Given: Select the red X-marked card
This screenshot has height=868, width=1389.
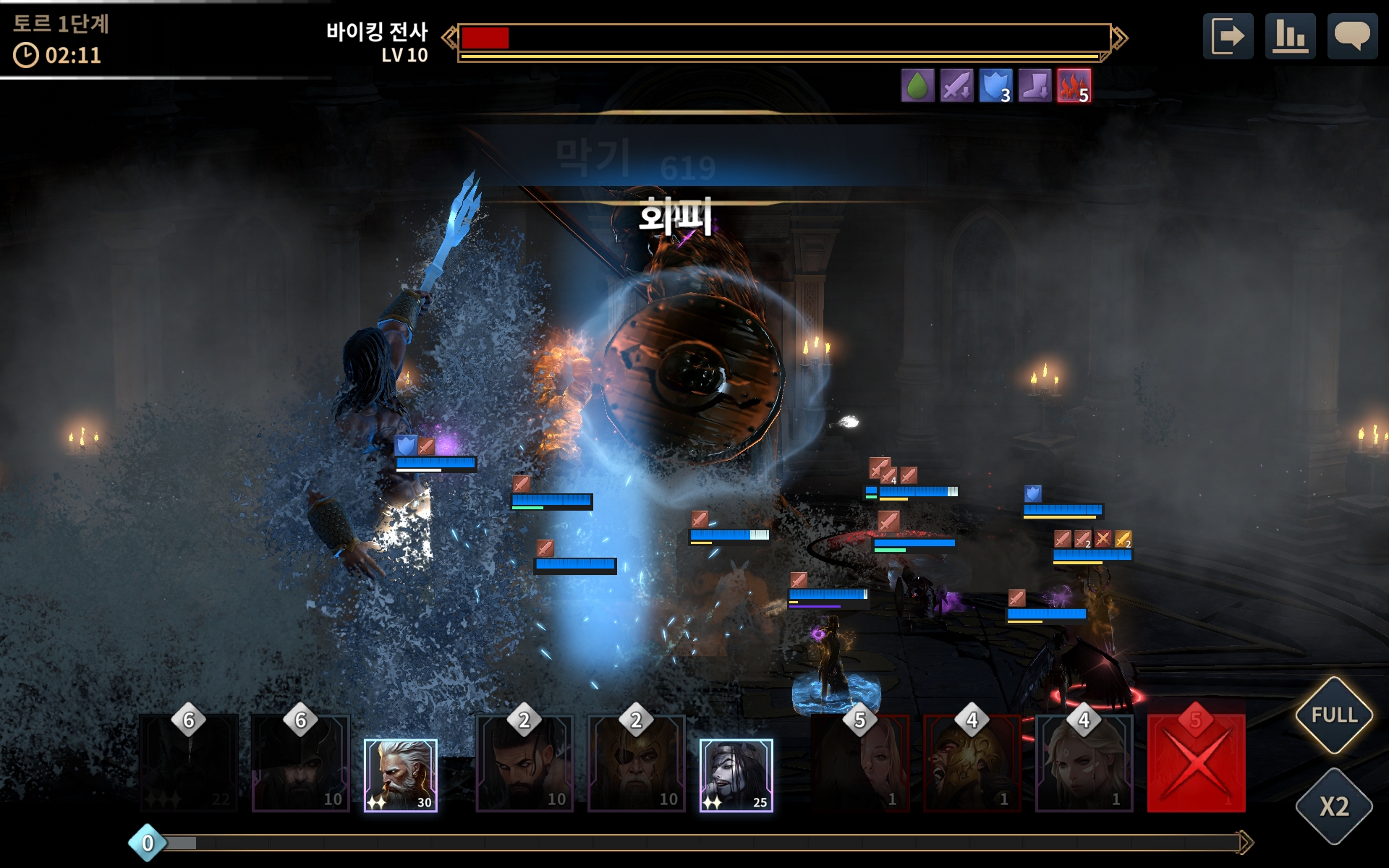Looking at the screenshot, I should click(x=1196, y=763).
